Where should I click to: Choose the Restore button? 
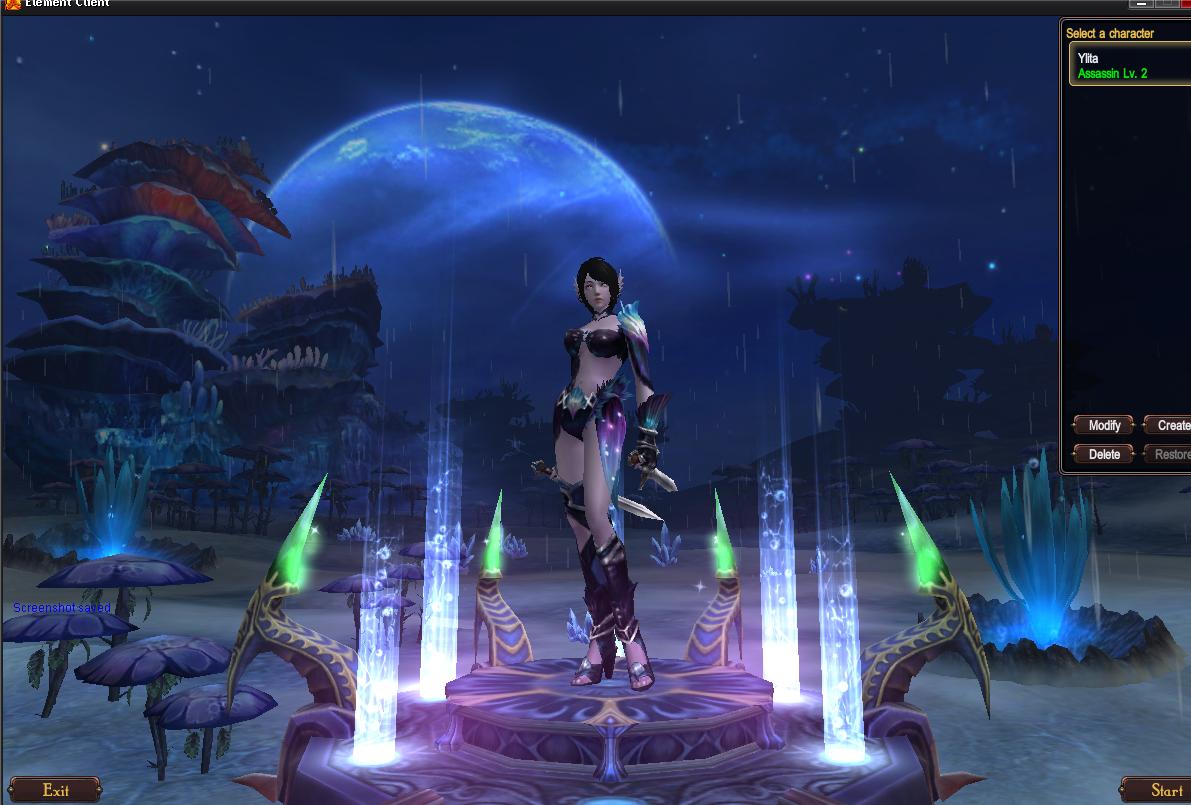point(1170,455)
